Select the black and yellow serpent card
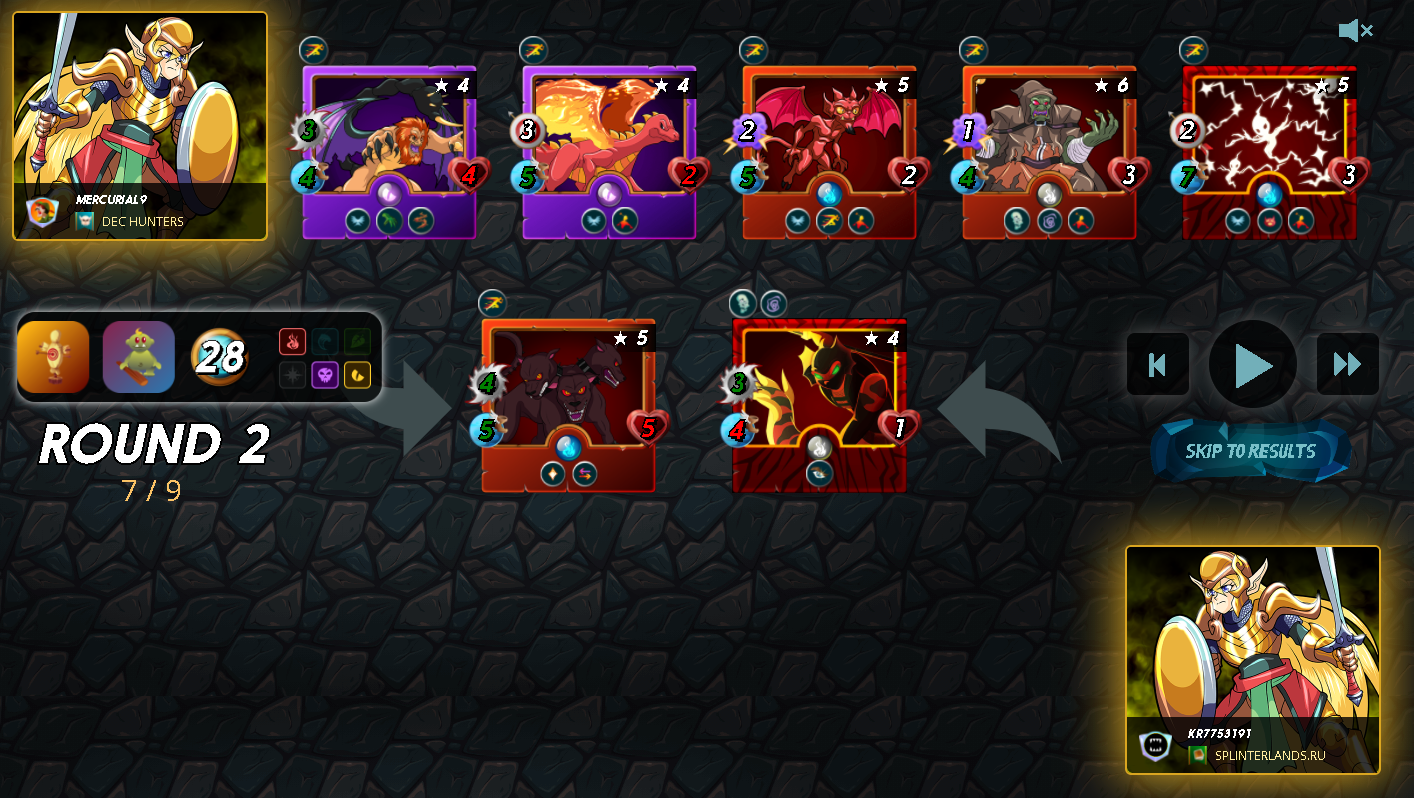Viewport: 1414px width, 798px height. point(819,405)
